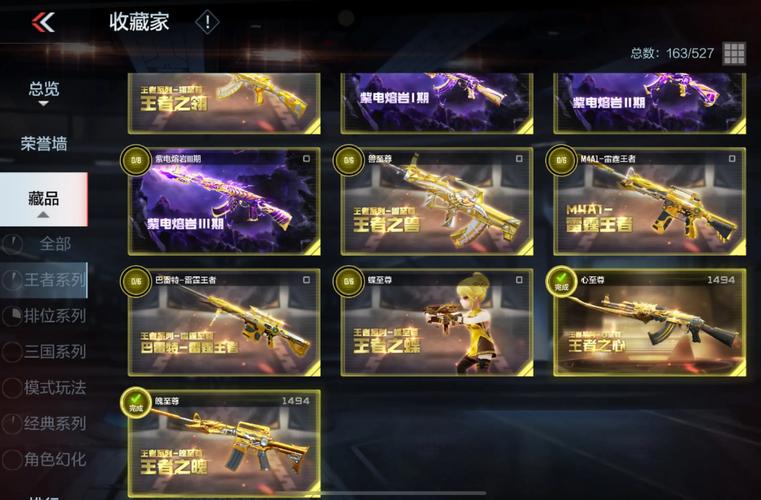Open the exclamation info icon beside 收藏家
Screen dimensions: 761x500
coord(207,22)
